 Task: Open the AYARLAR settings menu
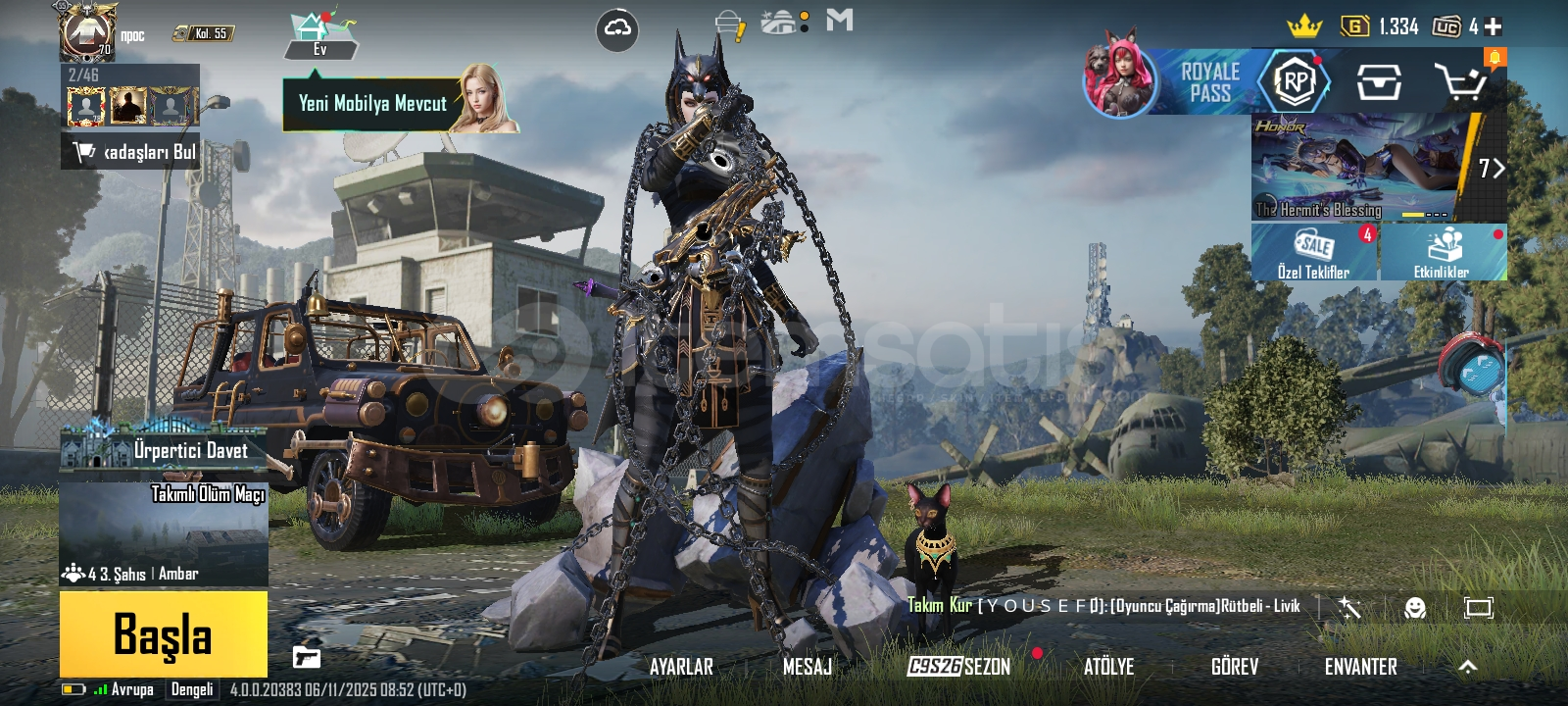click(x=681, y=667)
